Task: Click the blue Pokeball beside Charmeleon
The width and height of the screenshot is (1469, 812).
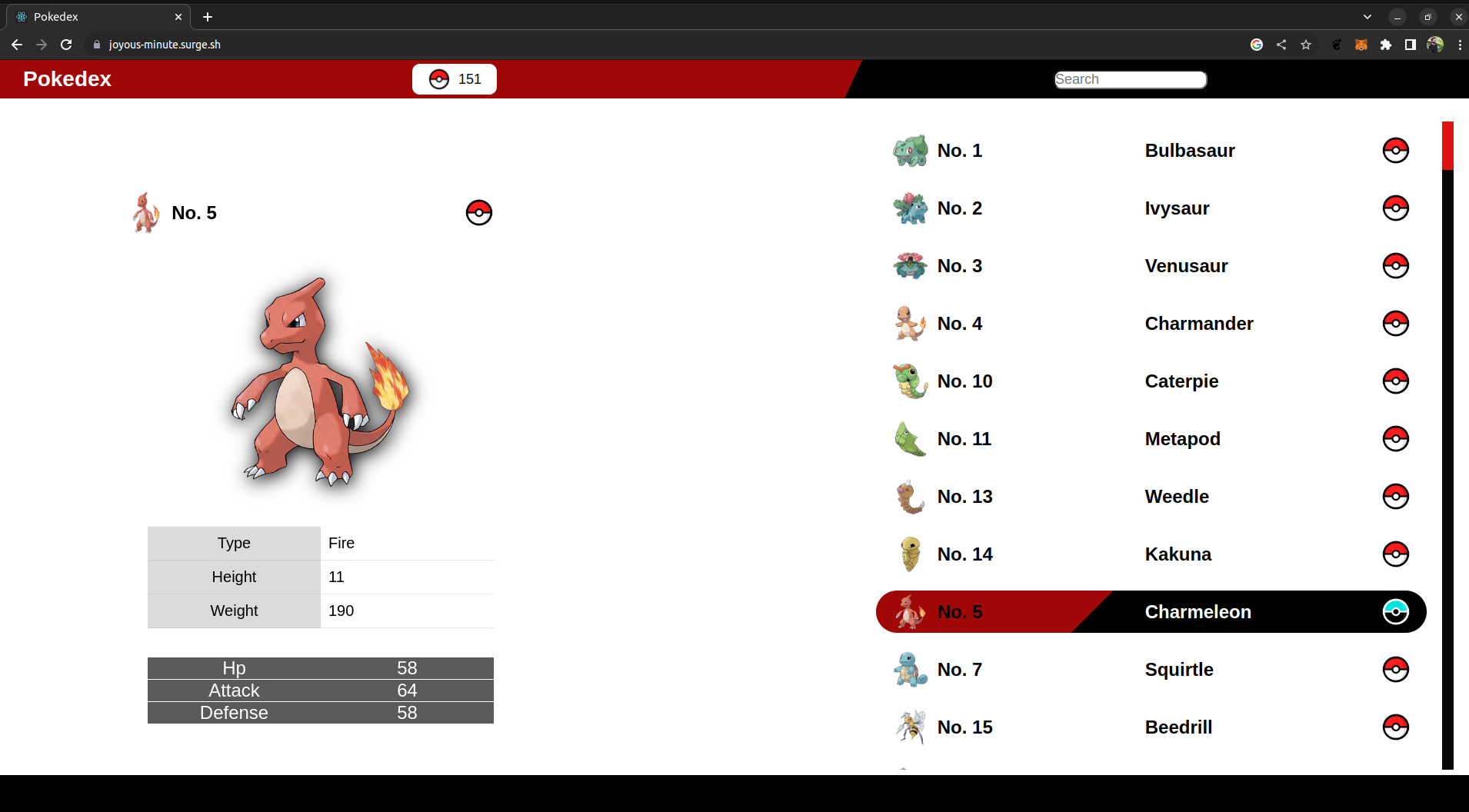Action: point(1395,611)
